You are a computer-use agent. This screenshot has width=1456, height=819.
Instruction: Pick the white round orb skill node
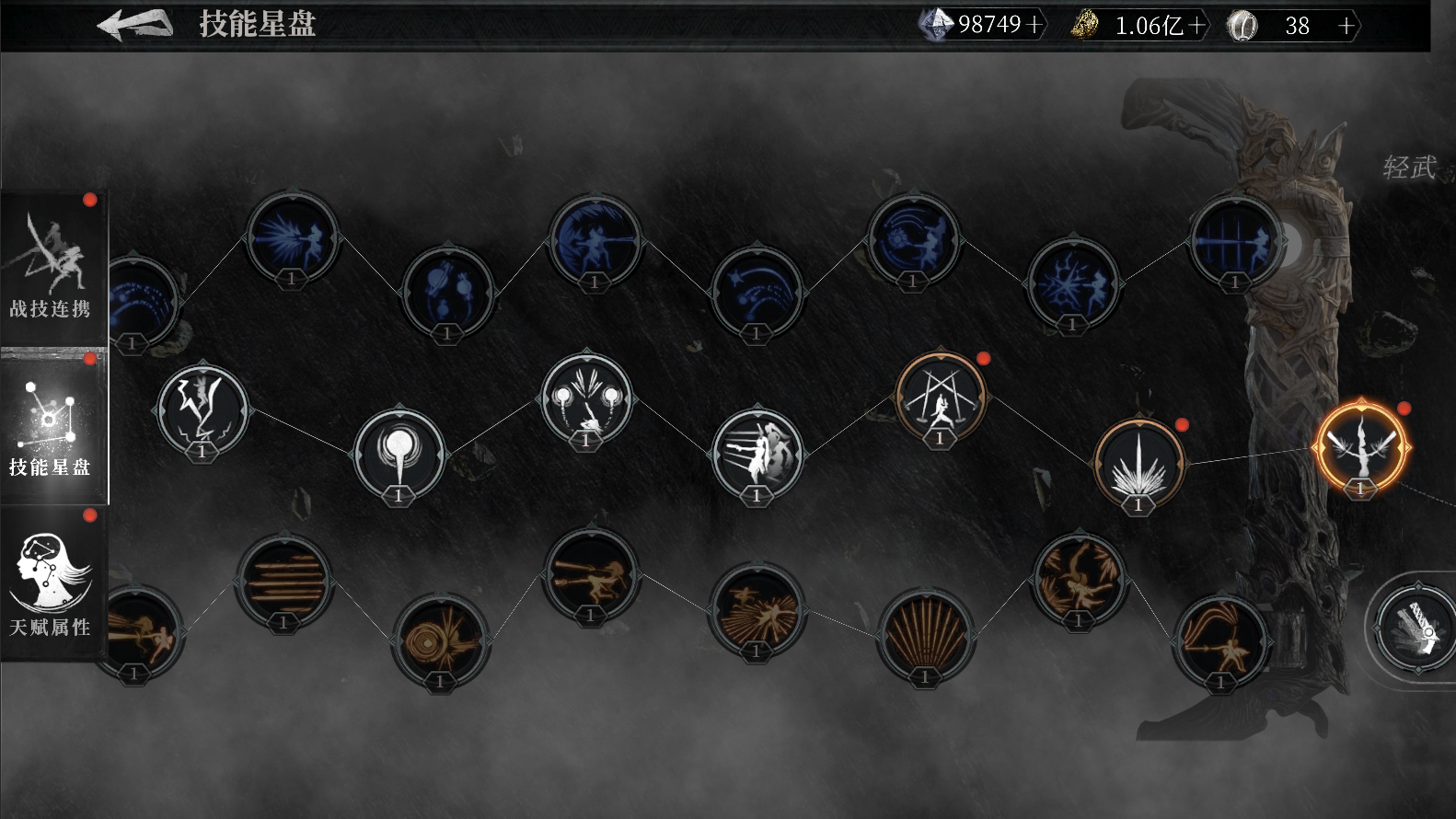[x=399, y=454]
